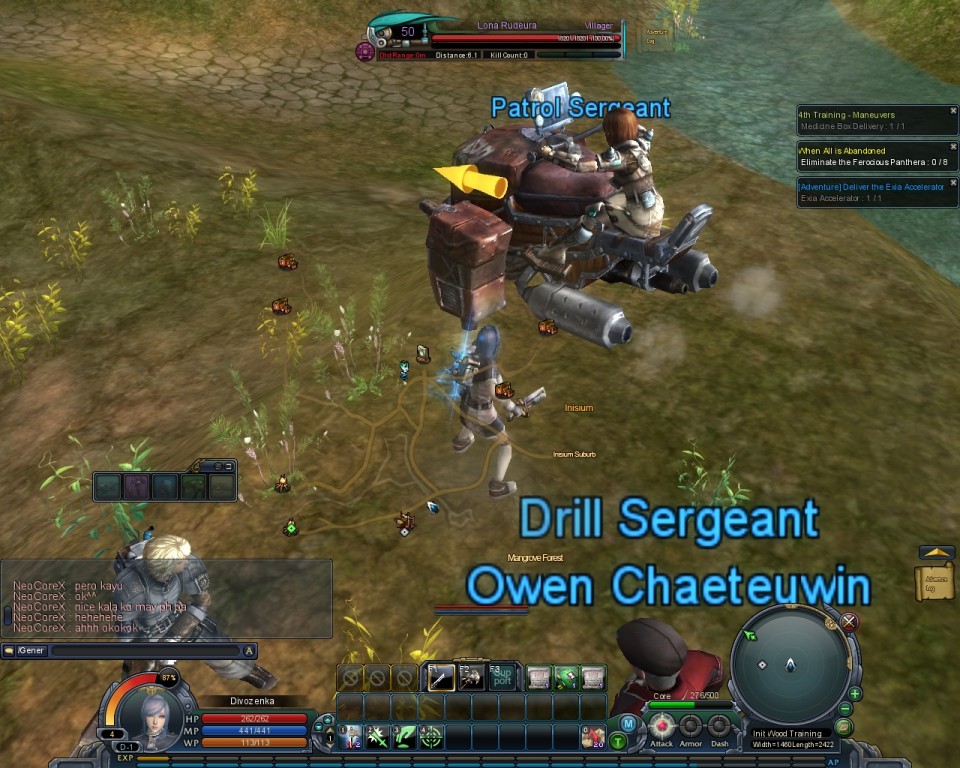Zoom out the minimap with the minus button
Viewport: 960px width, 768px height.
846,709
